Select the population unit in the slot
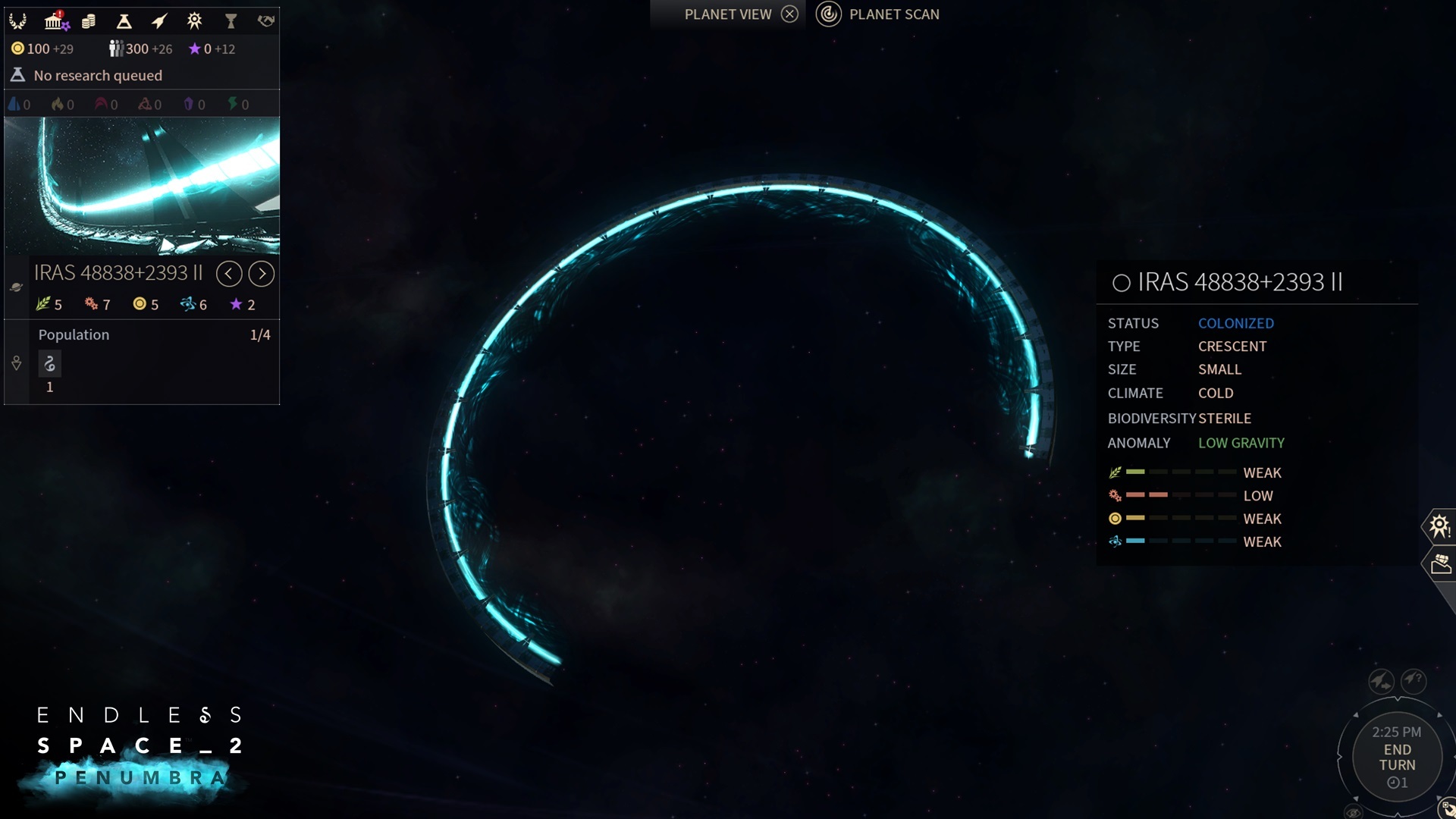 [50, 365]
